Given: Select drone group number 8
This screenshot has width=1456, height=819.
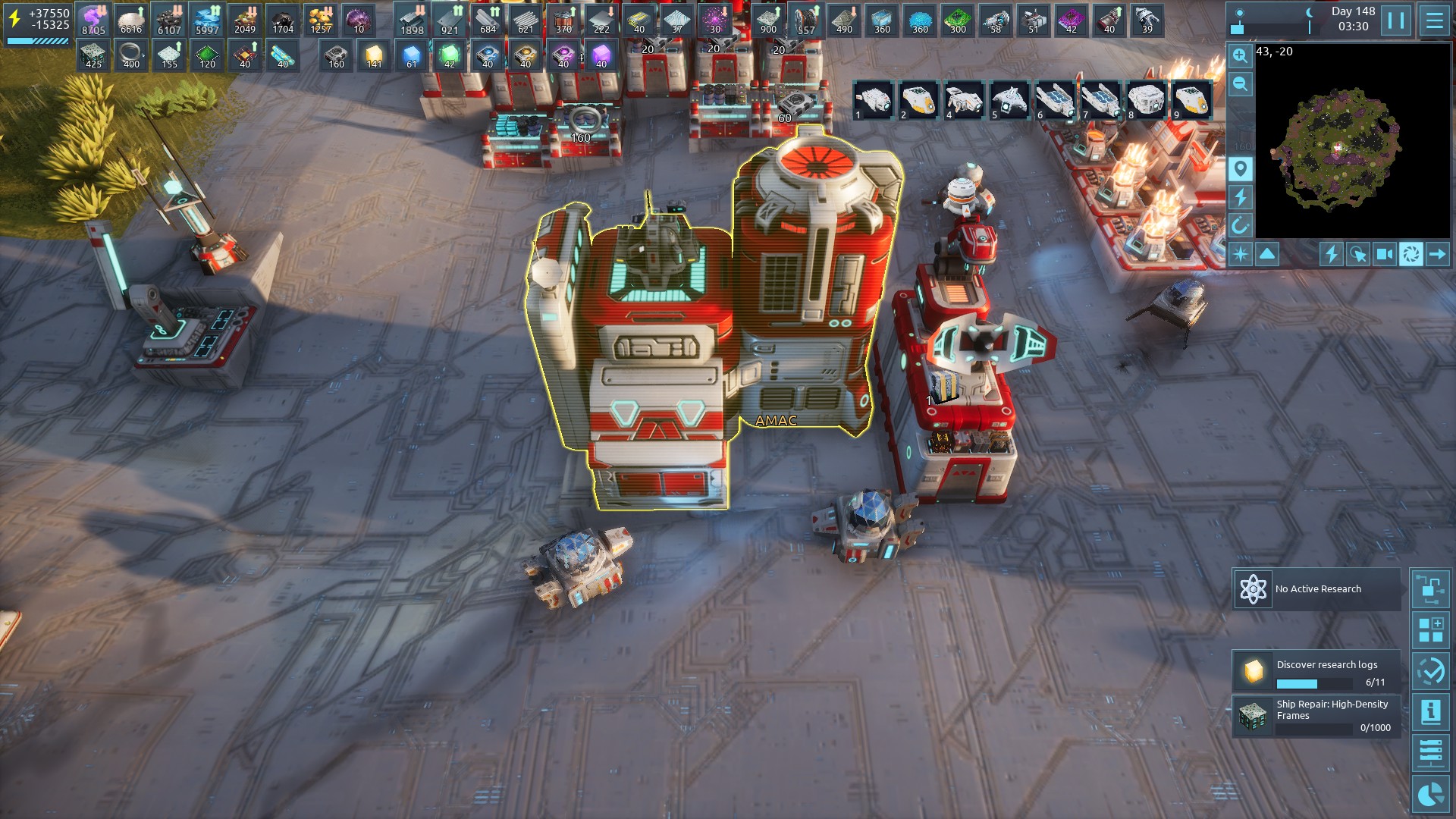Looking at the screenshot, I should coord(1146,100).
